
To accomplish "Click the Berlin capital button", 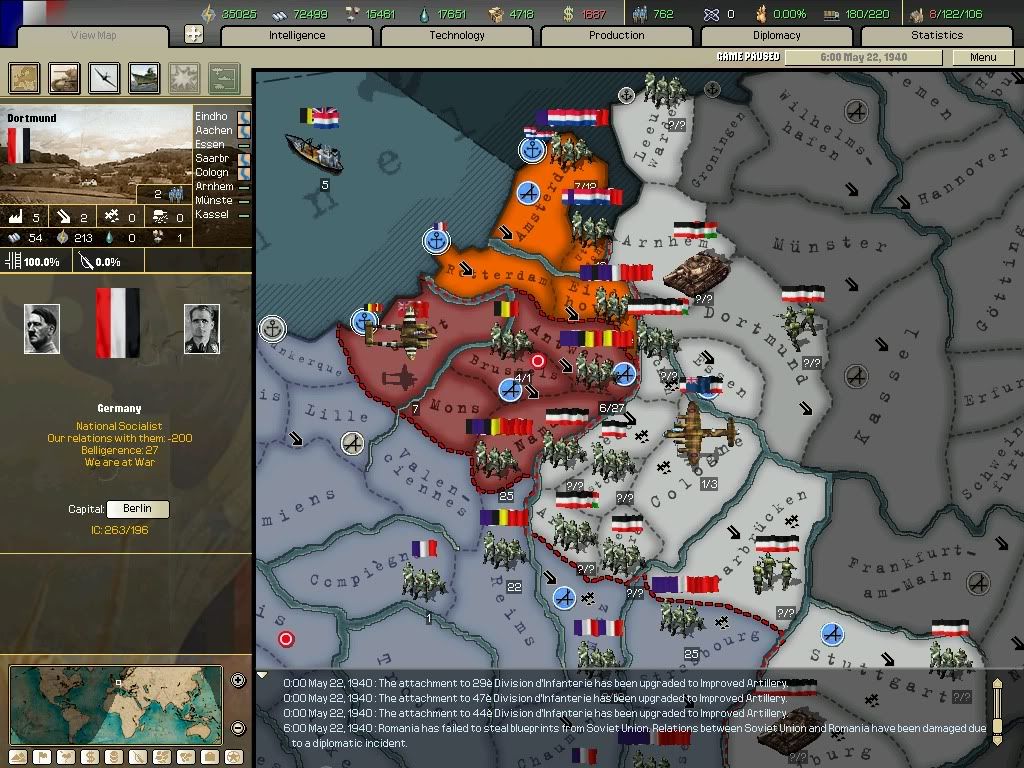I will 137,509.
